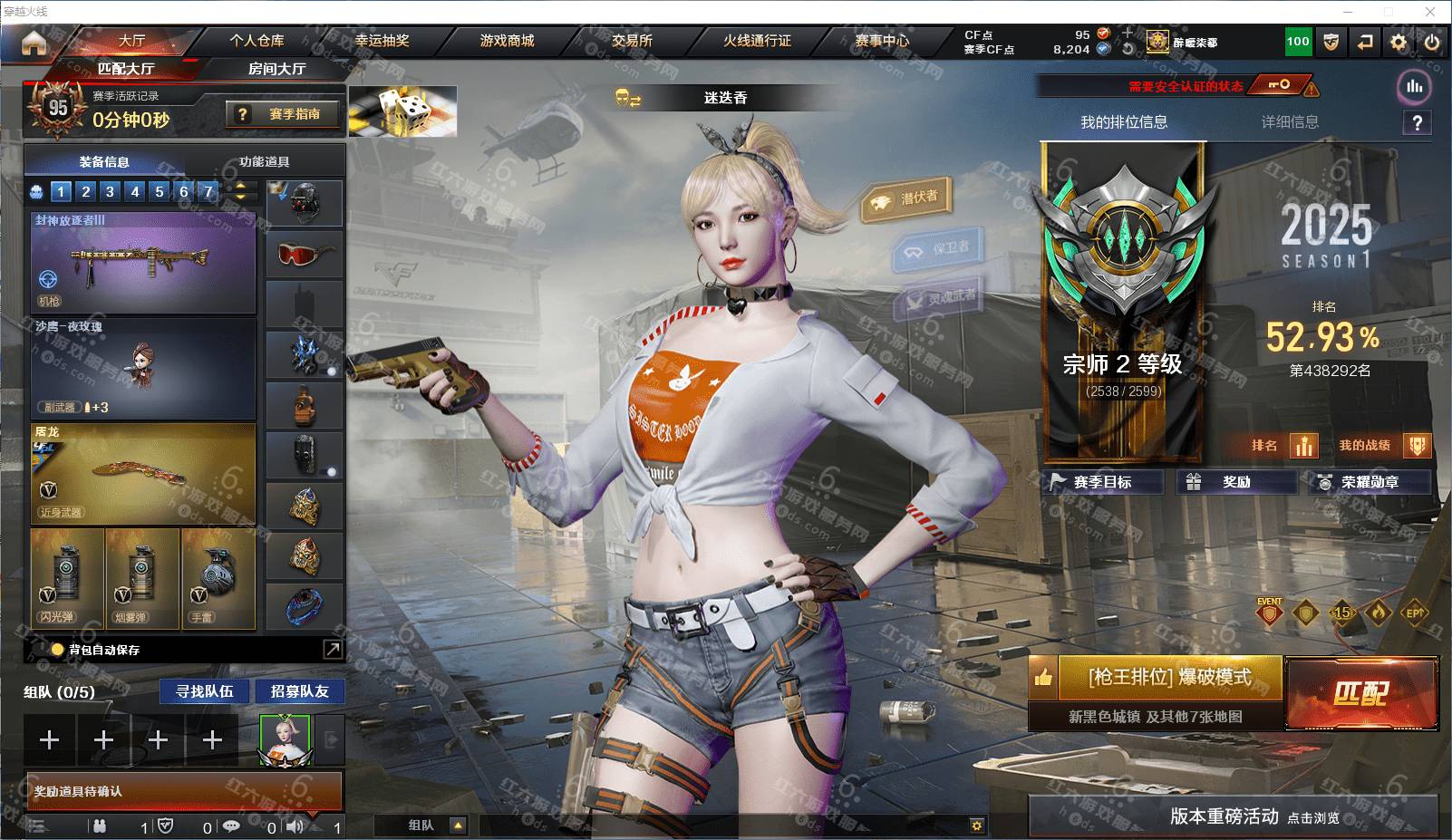
Task: Open settings with the gear icon
Action: (x=1399, y=42)
